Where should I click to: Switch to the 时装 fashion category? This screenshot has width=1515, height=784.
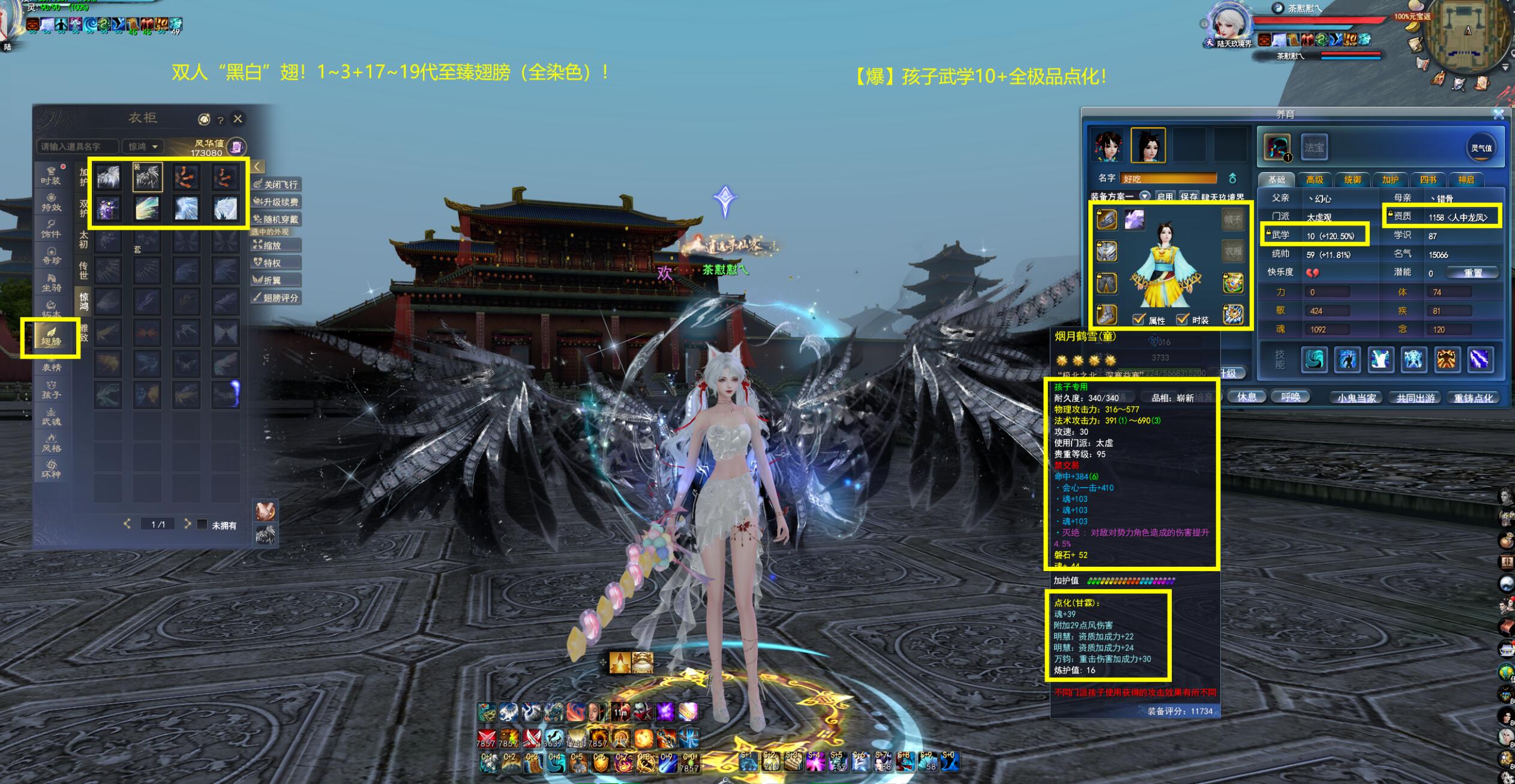coord(51,176)
